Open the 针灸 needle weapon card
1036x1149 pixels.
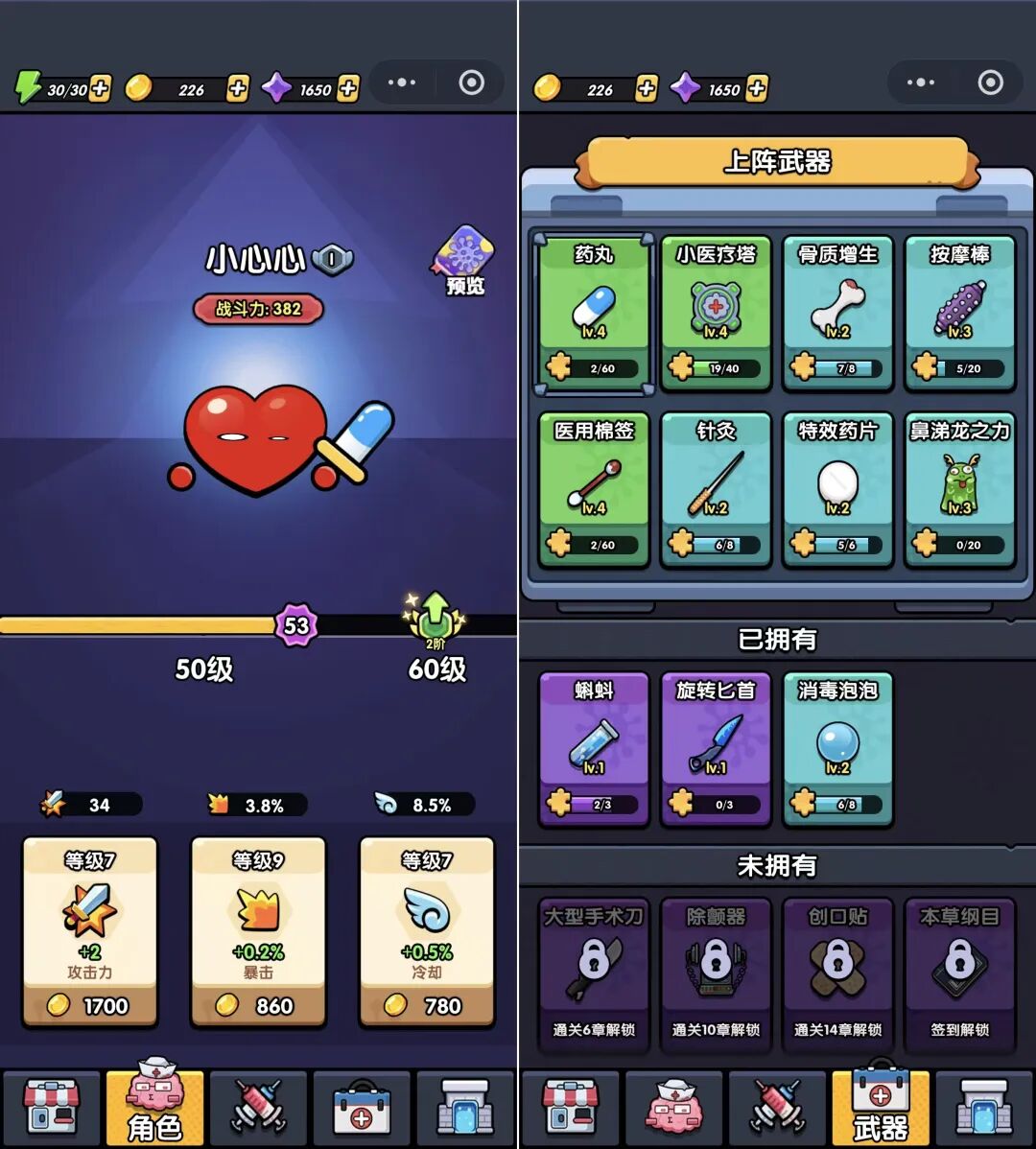(716, 490)
